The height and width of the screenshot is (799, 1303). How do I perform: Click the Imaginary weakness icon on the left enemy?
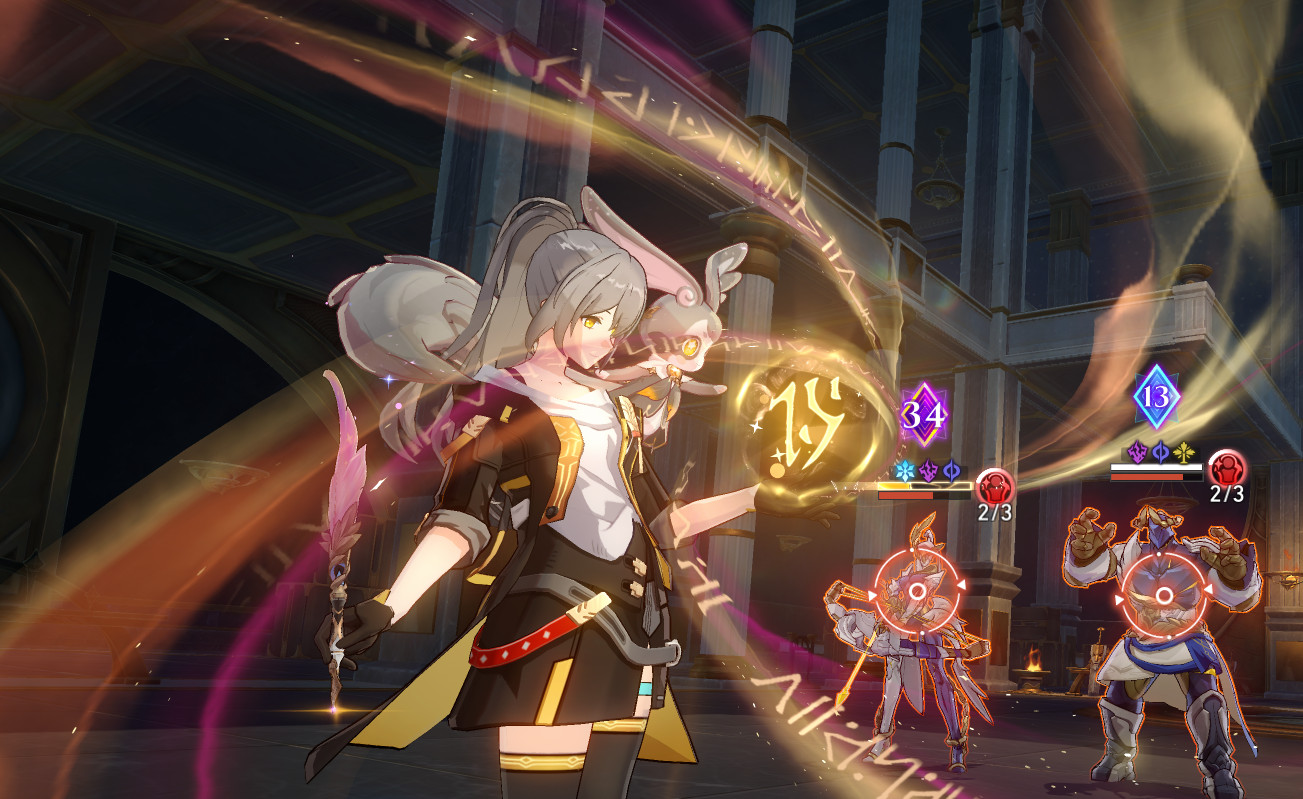tap(952, 470)
